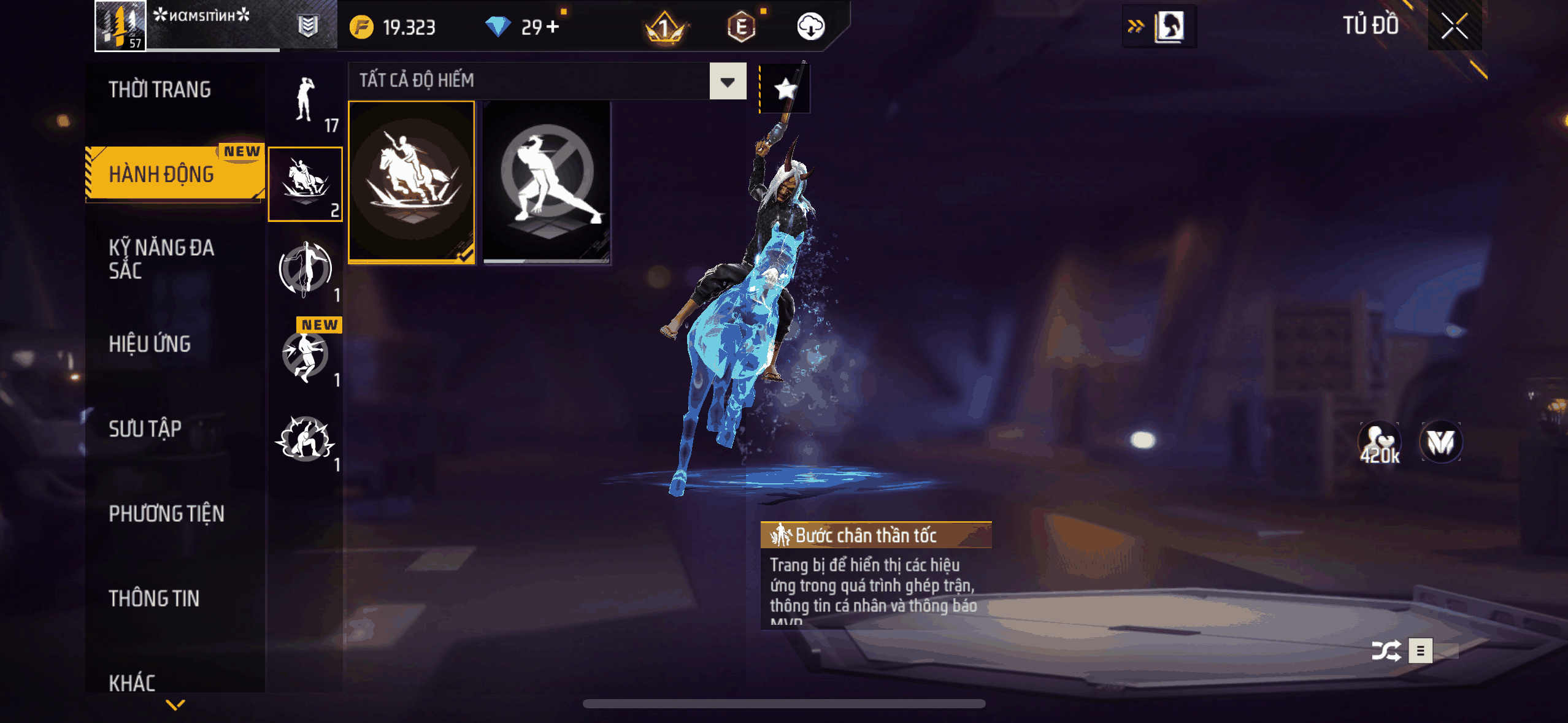Select the equipped horse-rider emote tile
This screenshot has height=723, width=1568.
pyautogui.click(x=412, y=182)
